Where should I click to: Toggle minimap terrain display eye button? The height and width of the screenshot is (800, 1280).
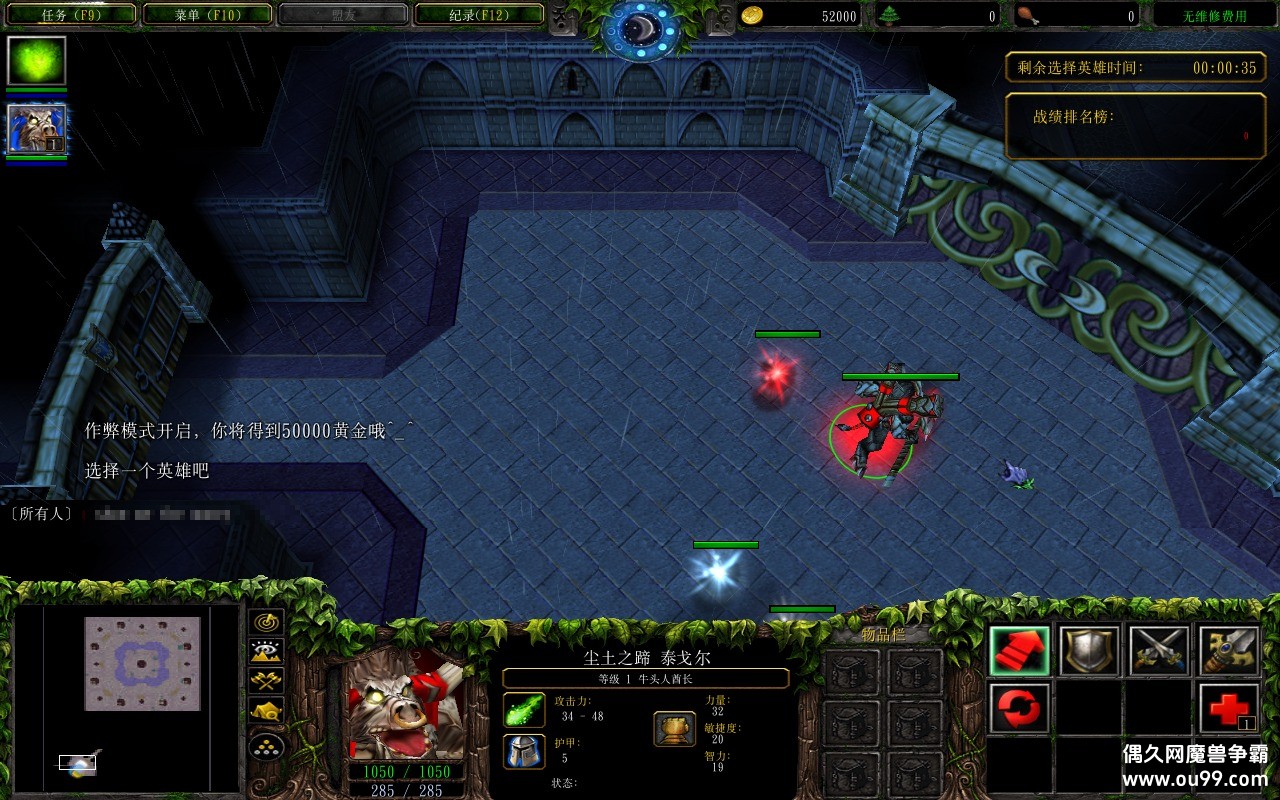[267, 652]
